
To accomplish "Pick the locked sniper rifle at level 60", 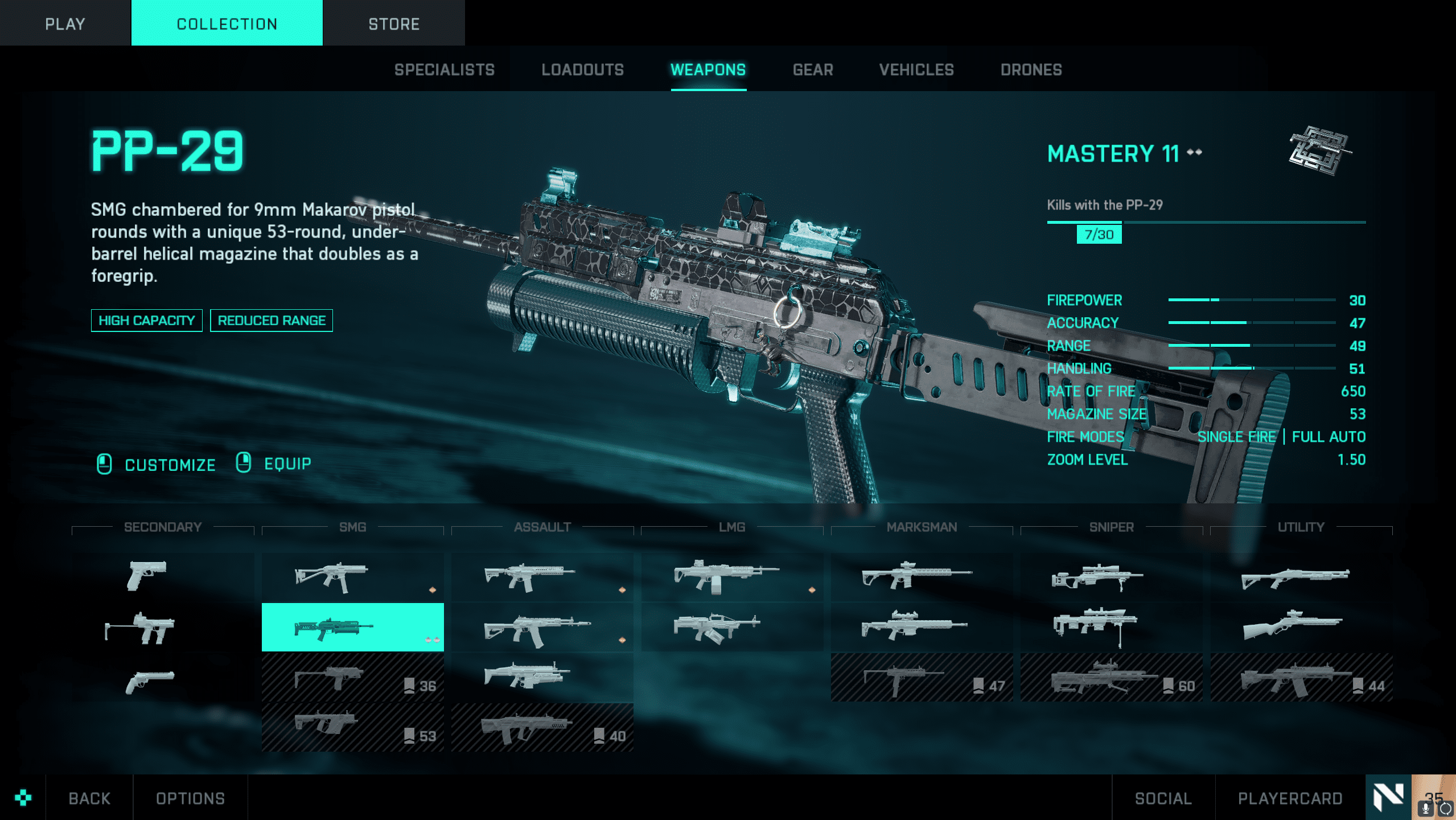I will coord(1110,678).
